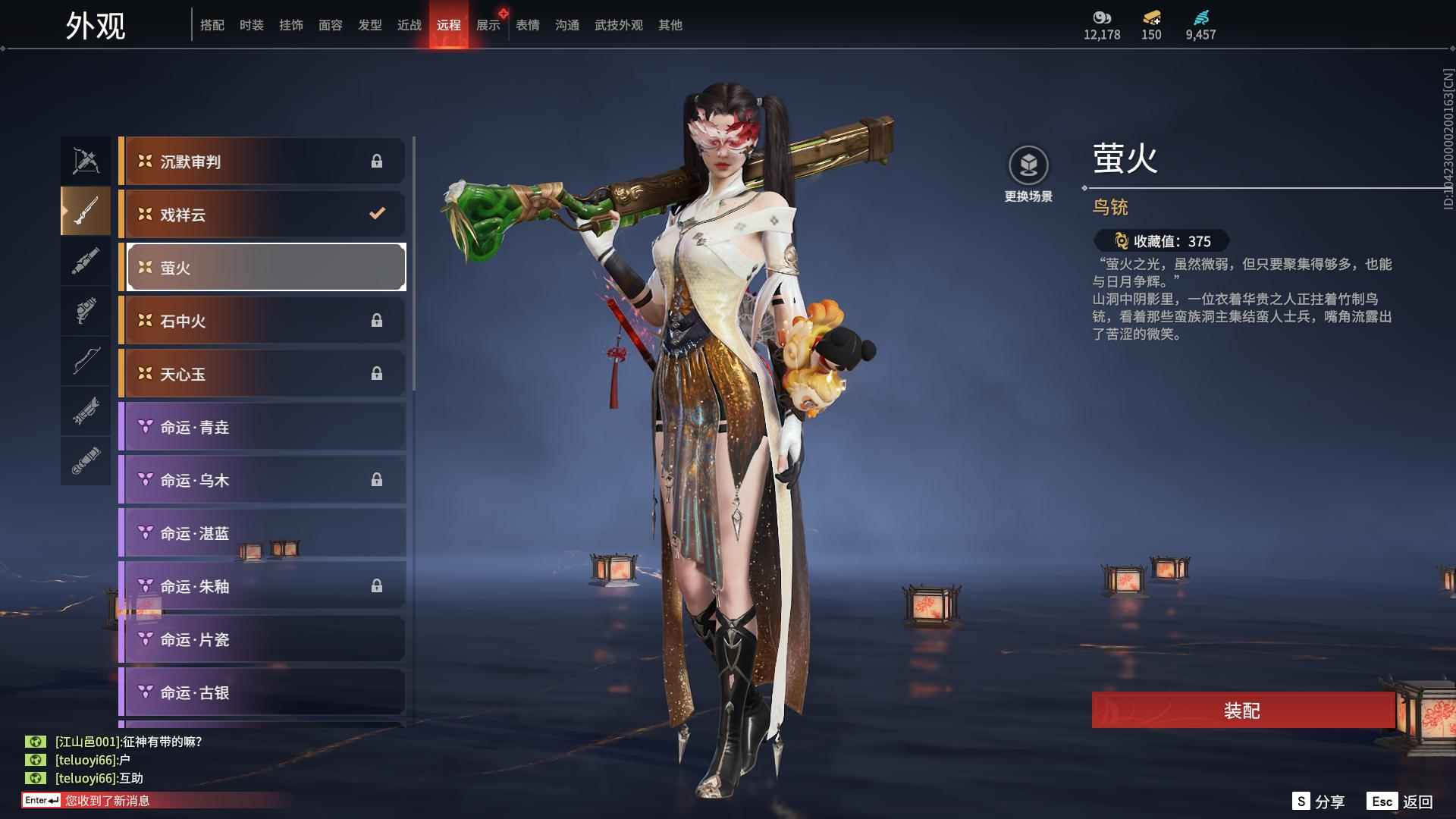Select the musket weapon category in the sidebar
1456x819 pixels.
click(85, 211)
